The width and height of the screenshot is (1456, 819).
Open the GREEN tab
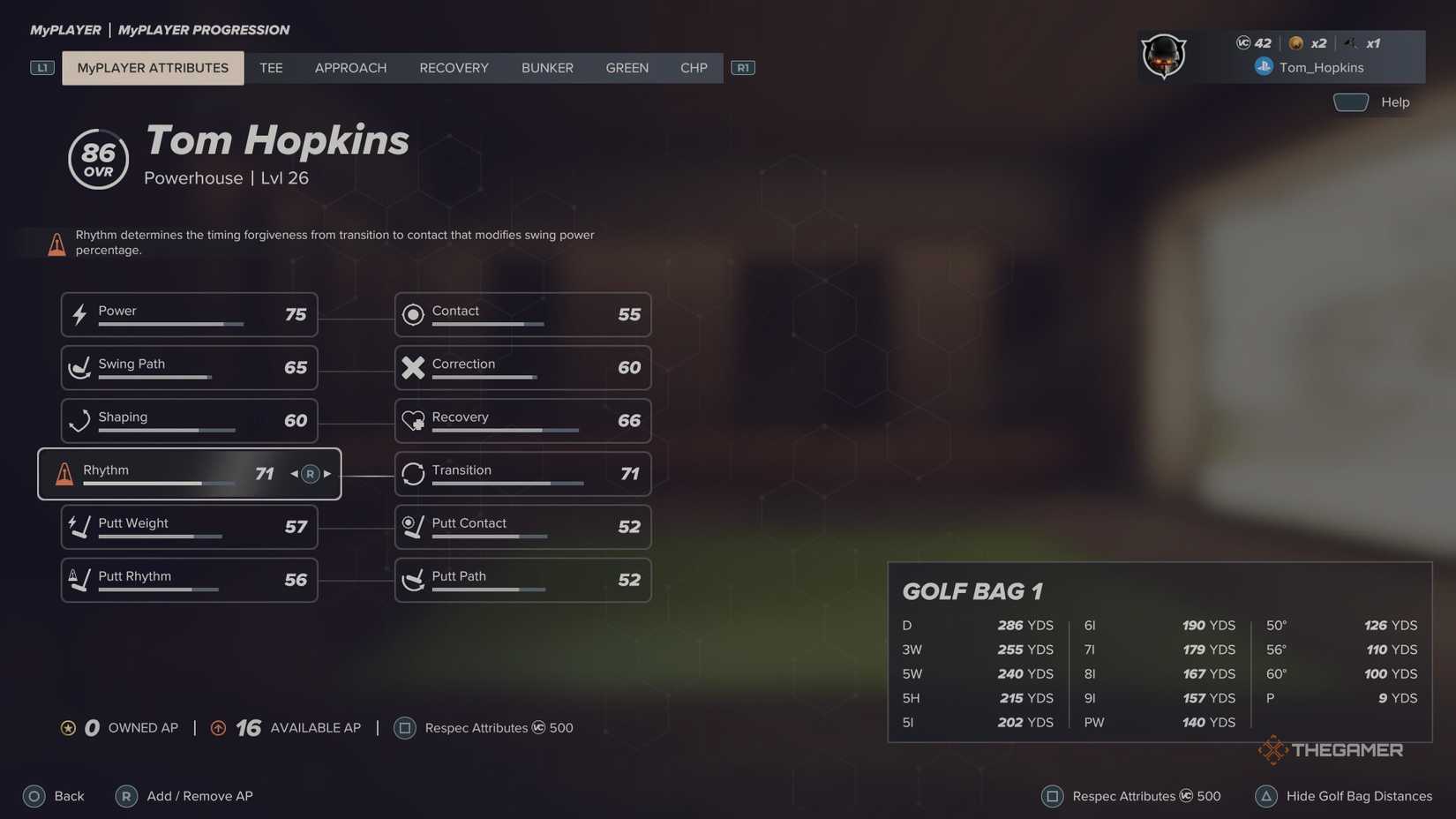pyautogui.click(x=627, y=67)
